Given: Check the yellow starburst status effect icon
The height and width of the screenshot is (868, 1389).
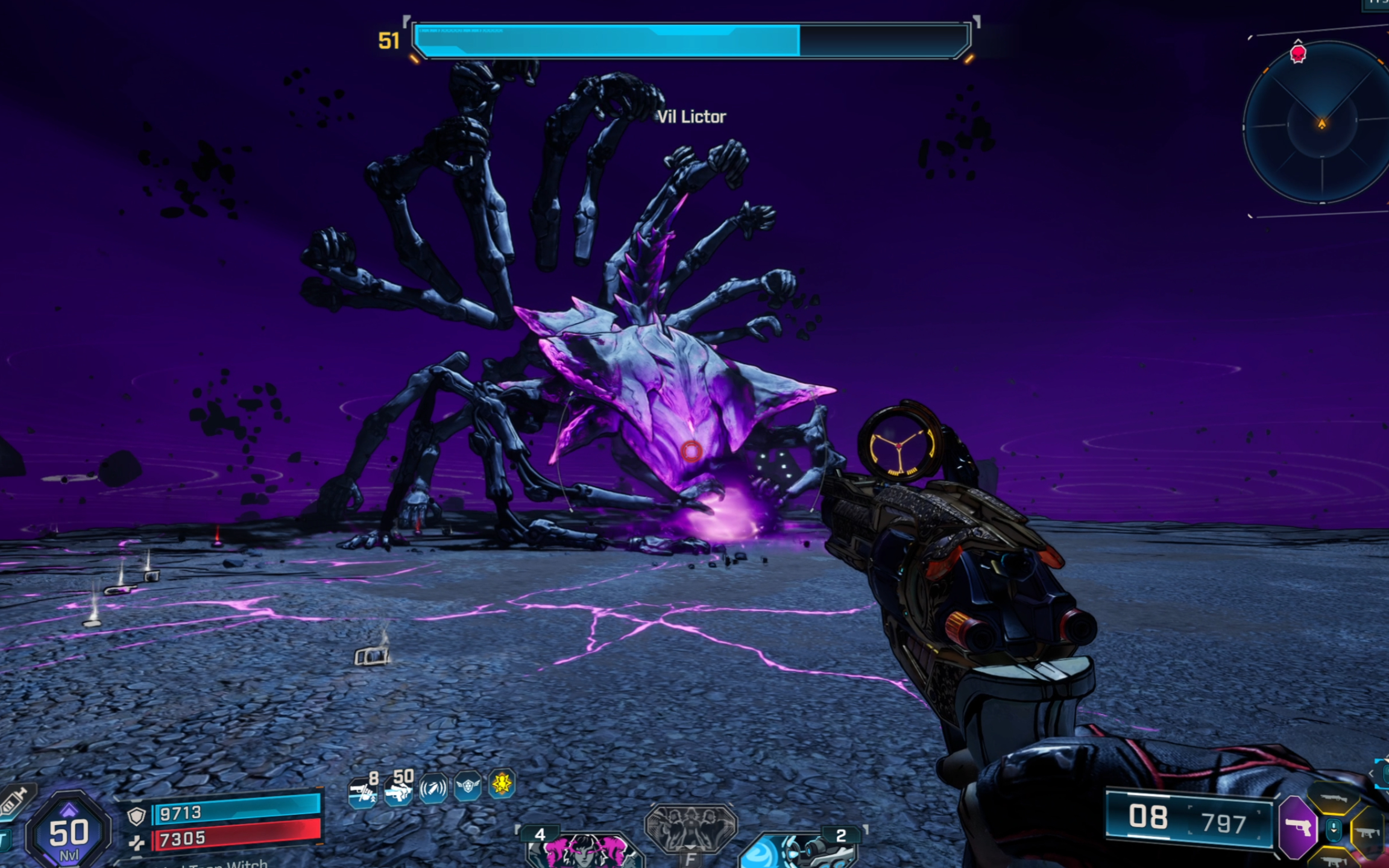Looking at the screenshot, I should pos(502,784).
